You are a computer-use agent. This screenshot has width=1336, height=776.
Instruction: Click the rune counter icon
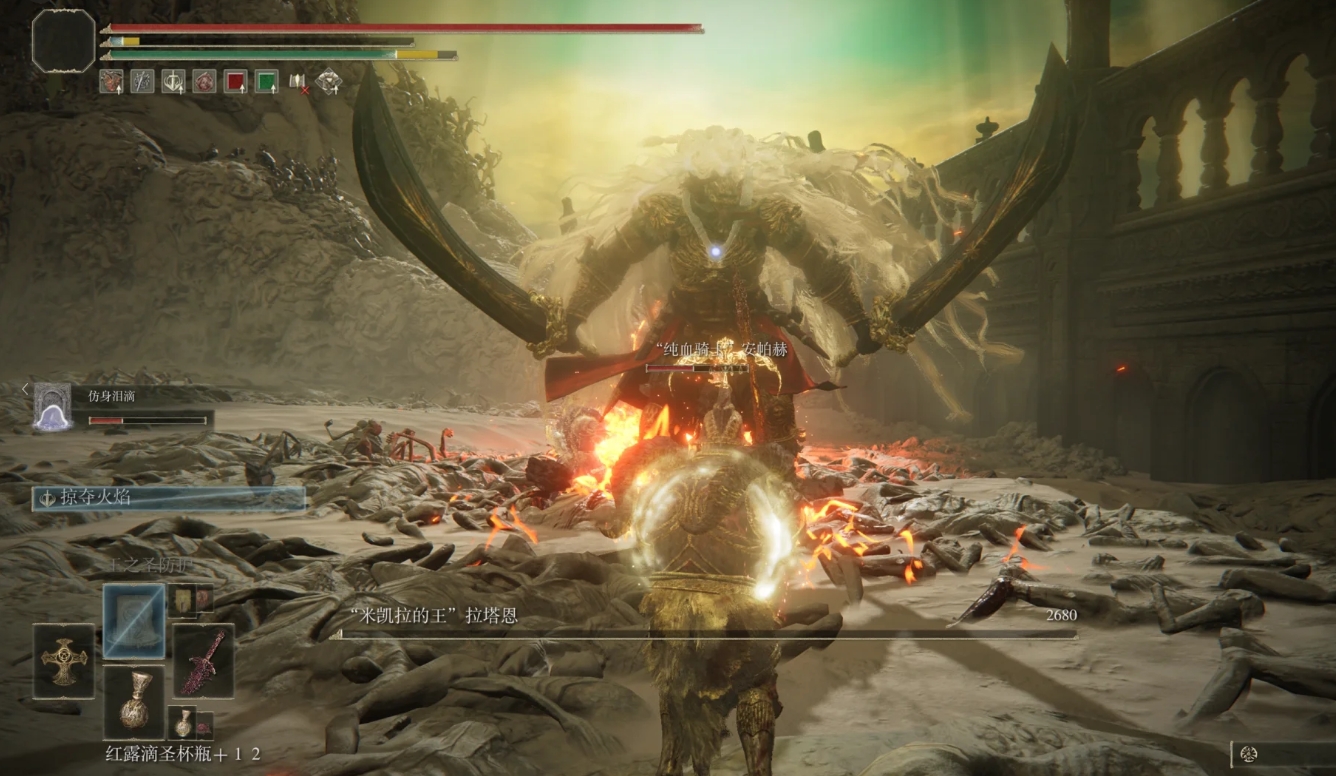click(1247, 754)
